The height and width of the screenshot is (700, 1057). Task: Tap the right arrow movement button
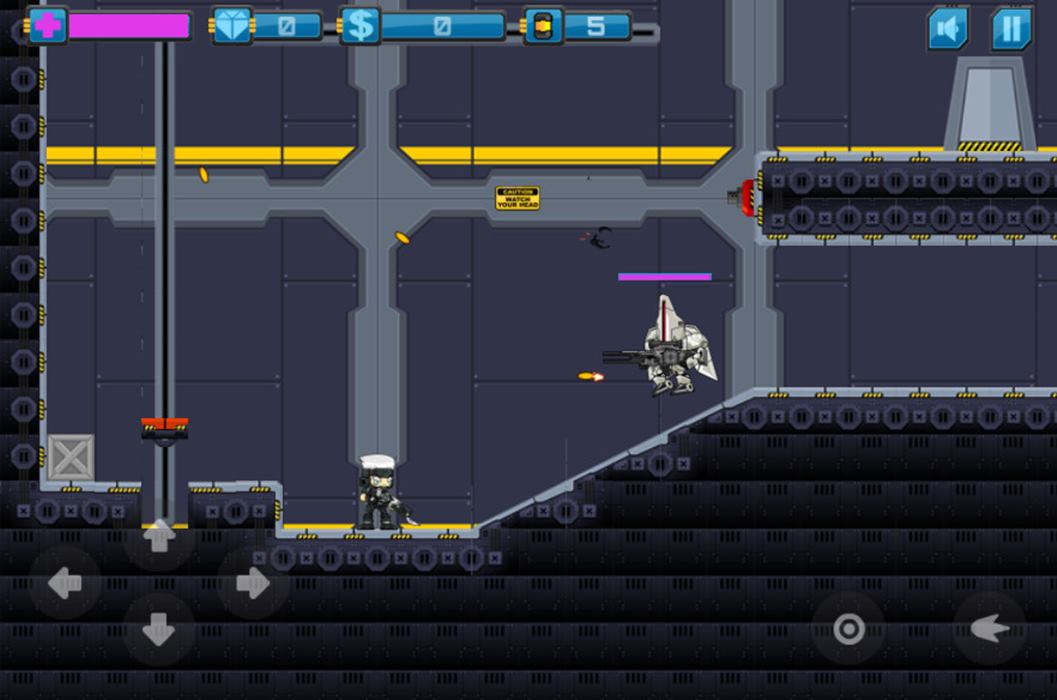pyautogui.click(x=252, y=583)
